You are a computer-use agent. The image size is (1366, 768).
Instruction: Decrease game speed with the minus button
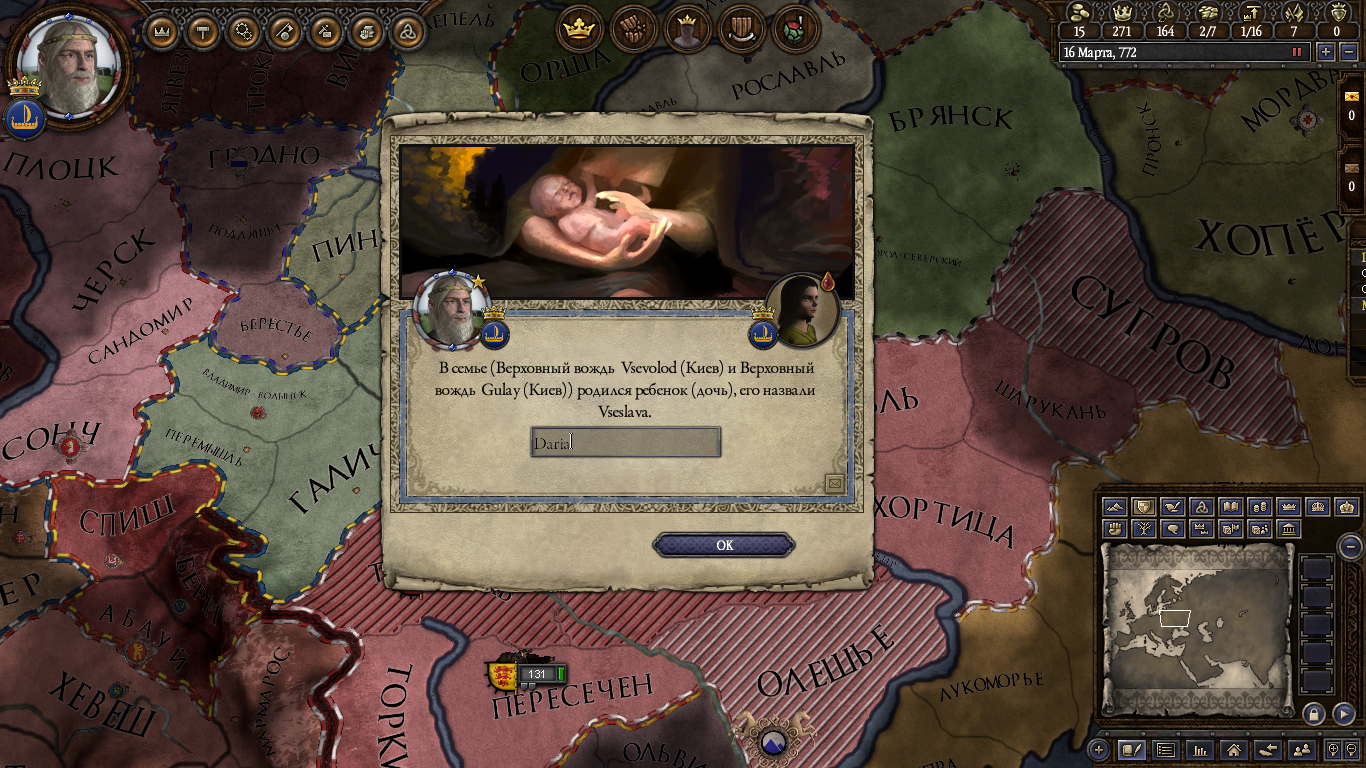pyautogui.click(x=1347, y=52)
